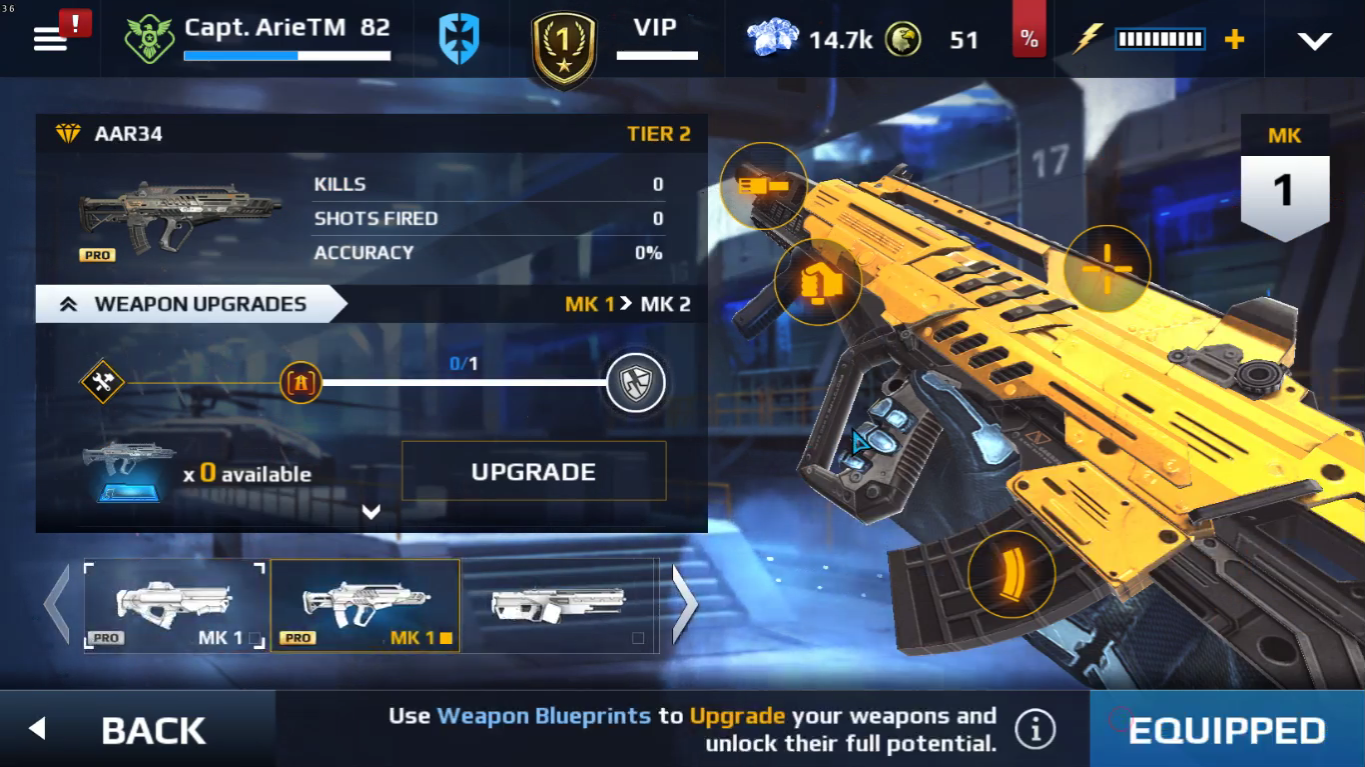Select the crosshair sight attachment icon
The width and height of the screenshot is (1365, 767).
pos(1107,269)
